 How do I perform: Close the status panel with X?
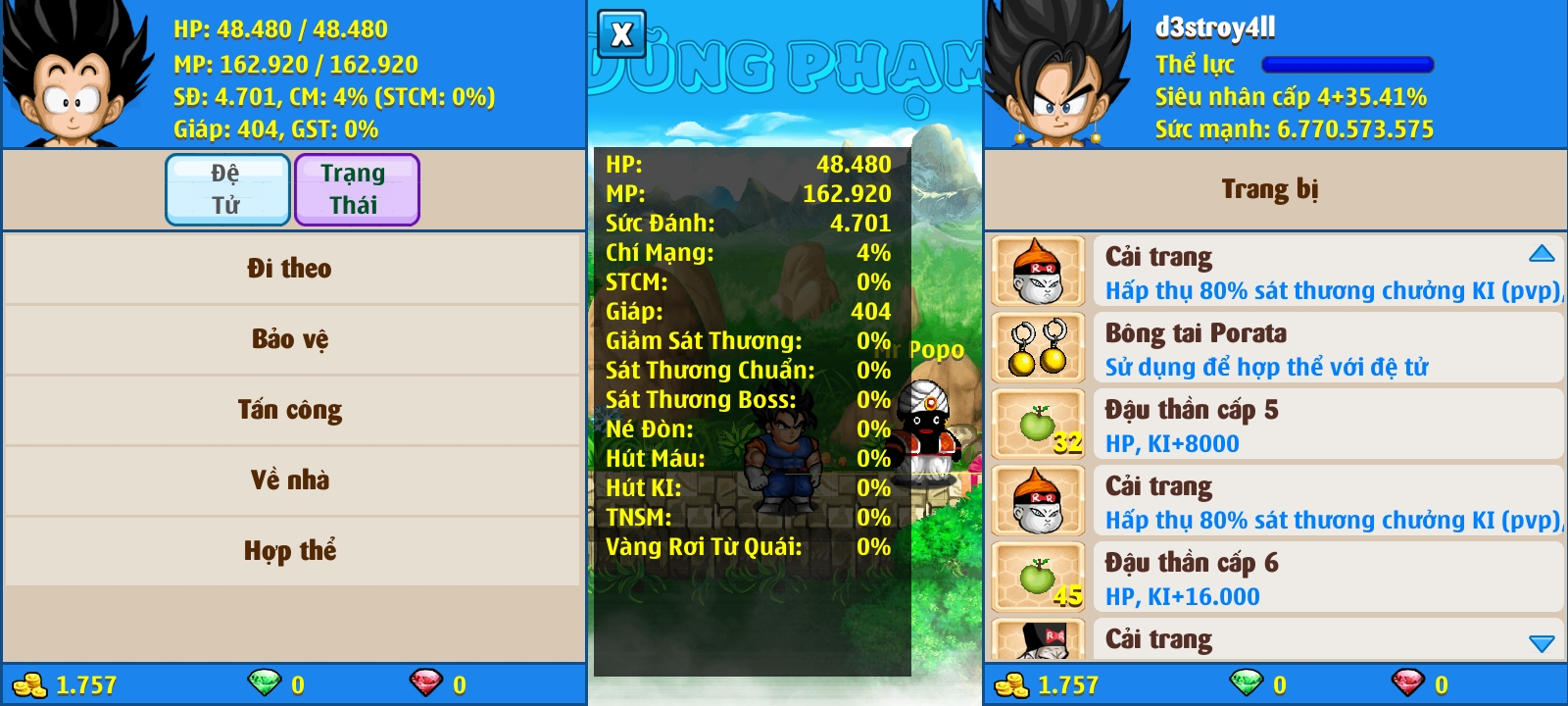(x=621, y=35)
